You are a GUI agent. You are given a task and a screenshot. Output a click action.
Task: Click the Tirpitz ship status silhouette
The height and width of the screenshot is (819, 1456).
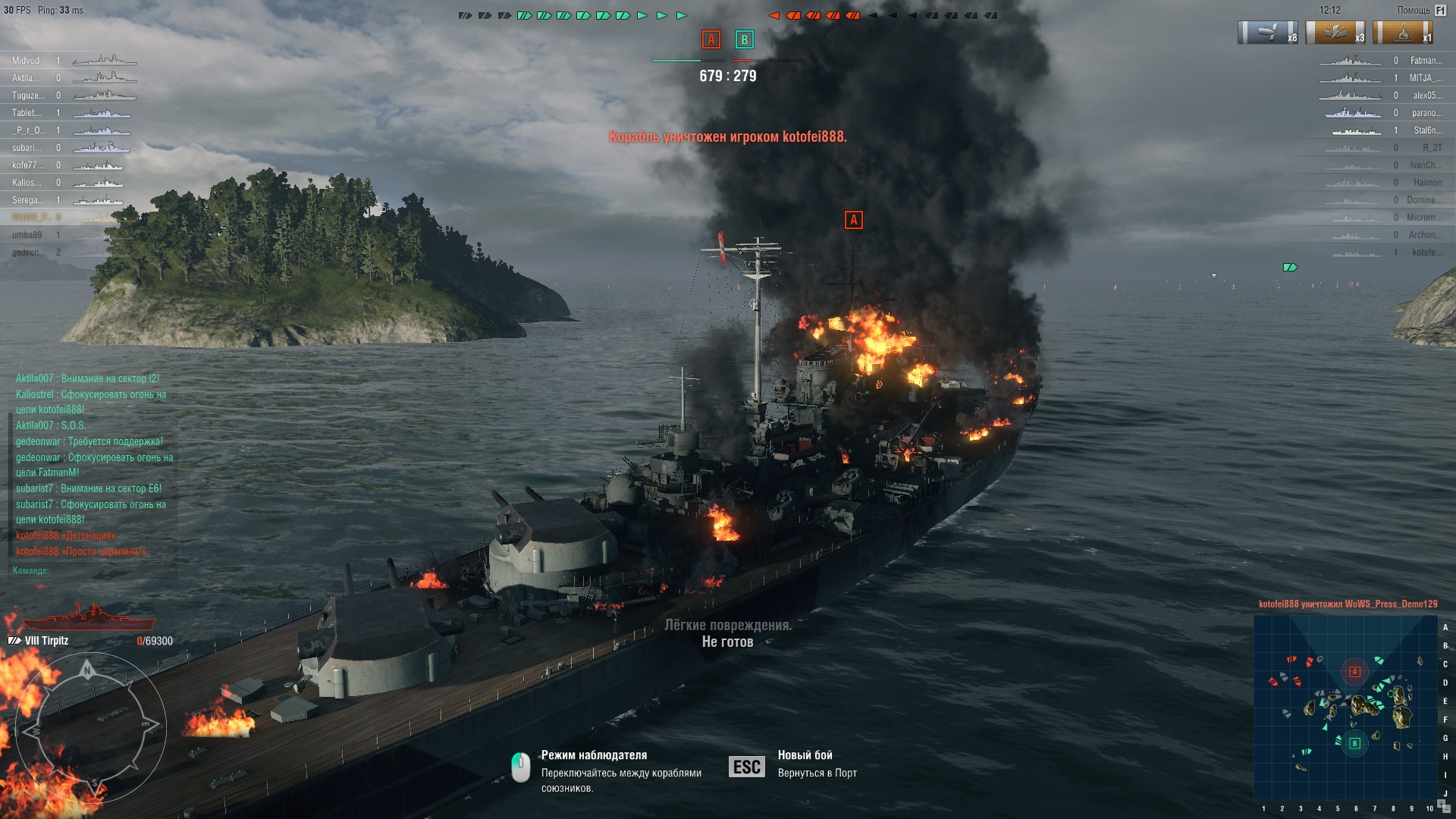89,618
